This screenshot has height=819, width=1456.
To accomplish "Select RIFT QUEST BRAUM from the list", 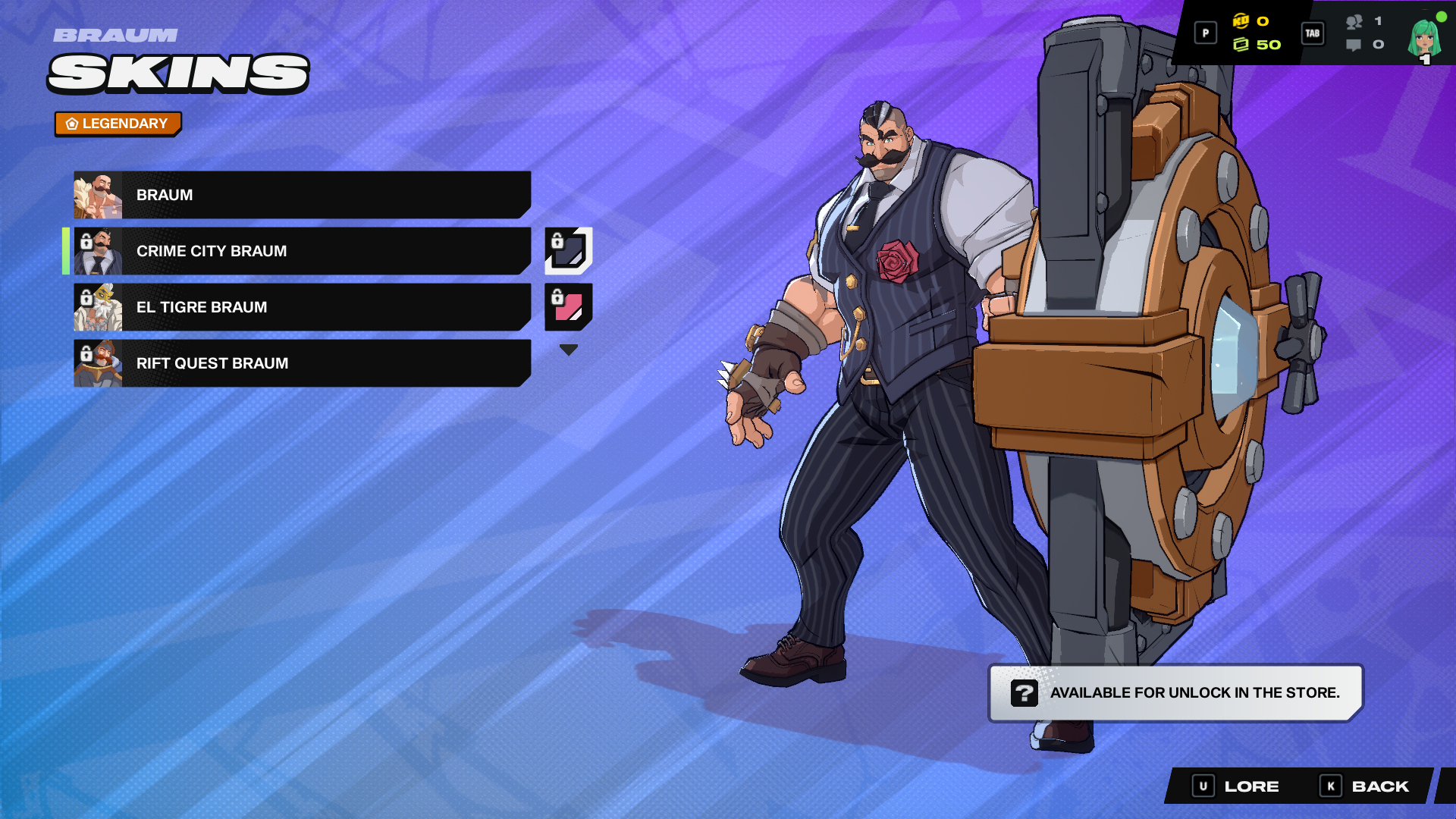I will coord(303,363).
